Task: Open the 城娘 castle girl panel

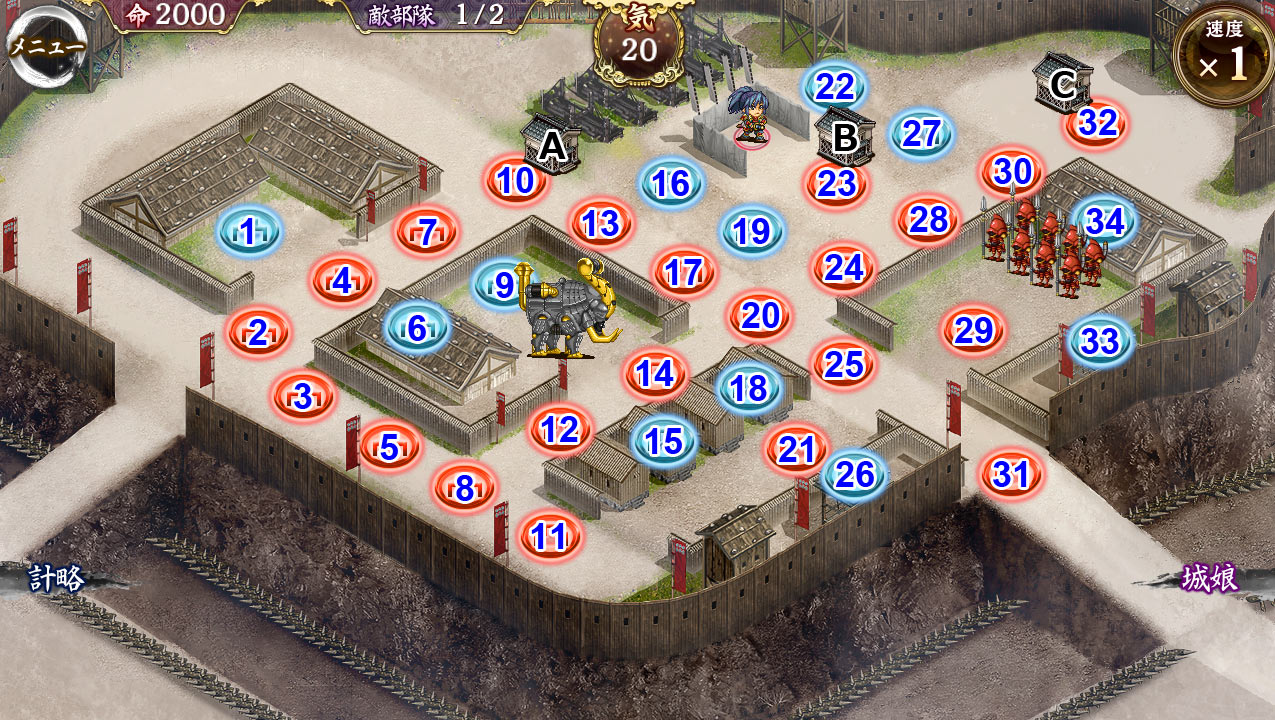Action: (x=1210, y=578)
